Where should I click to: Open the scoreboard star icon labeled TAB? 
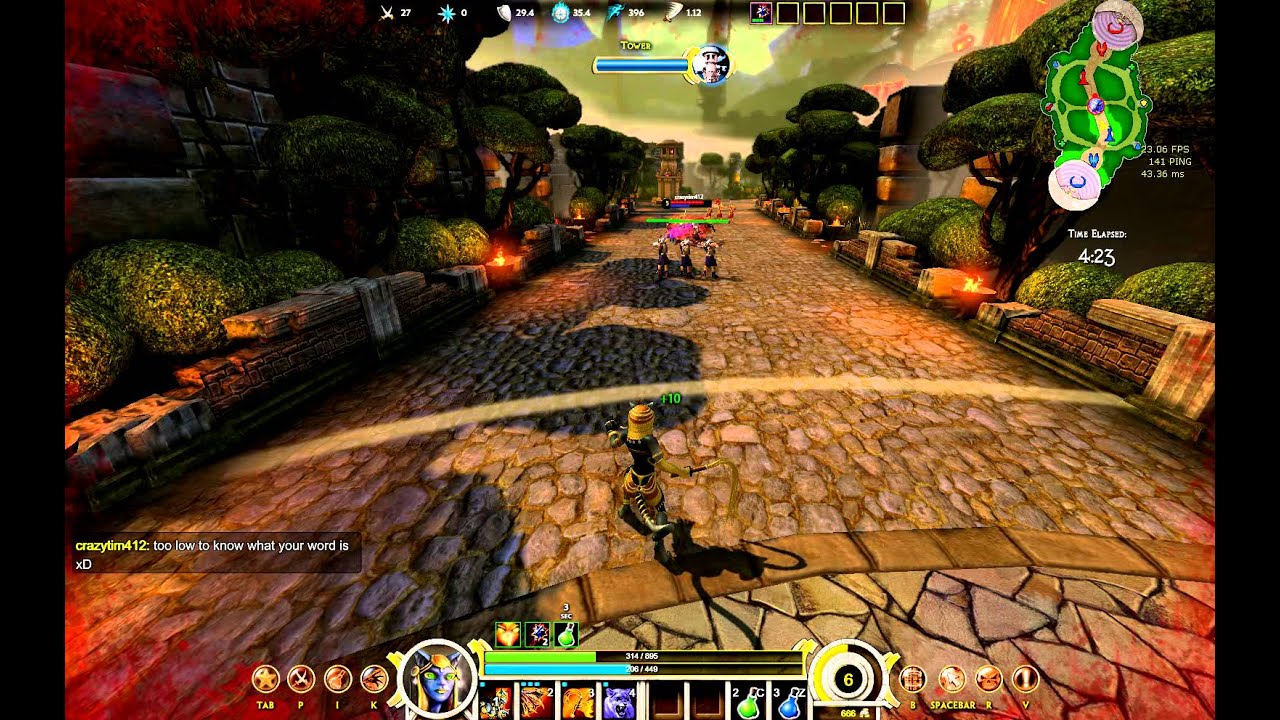pos(265,680)
